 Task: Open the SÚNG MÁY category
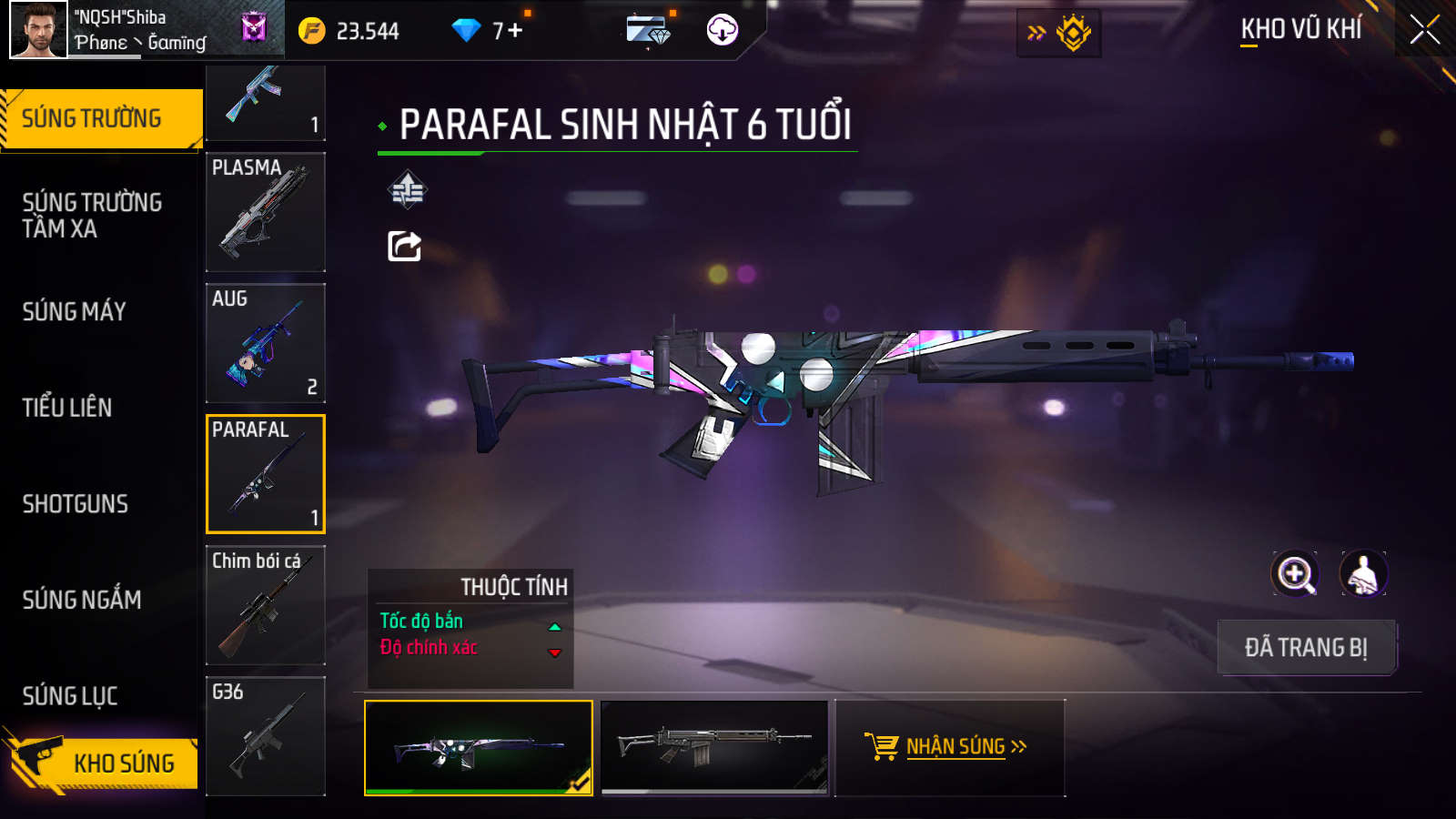tap(75, 311)
